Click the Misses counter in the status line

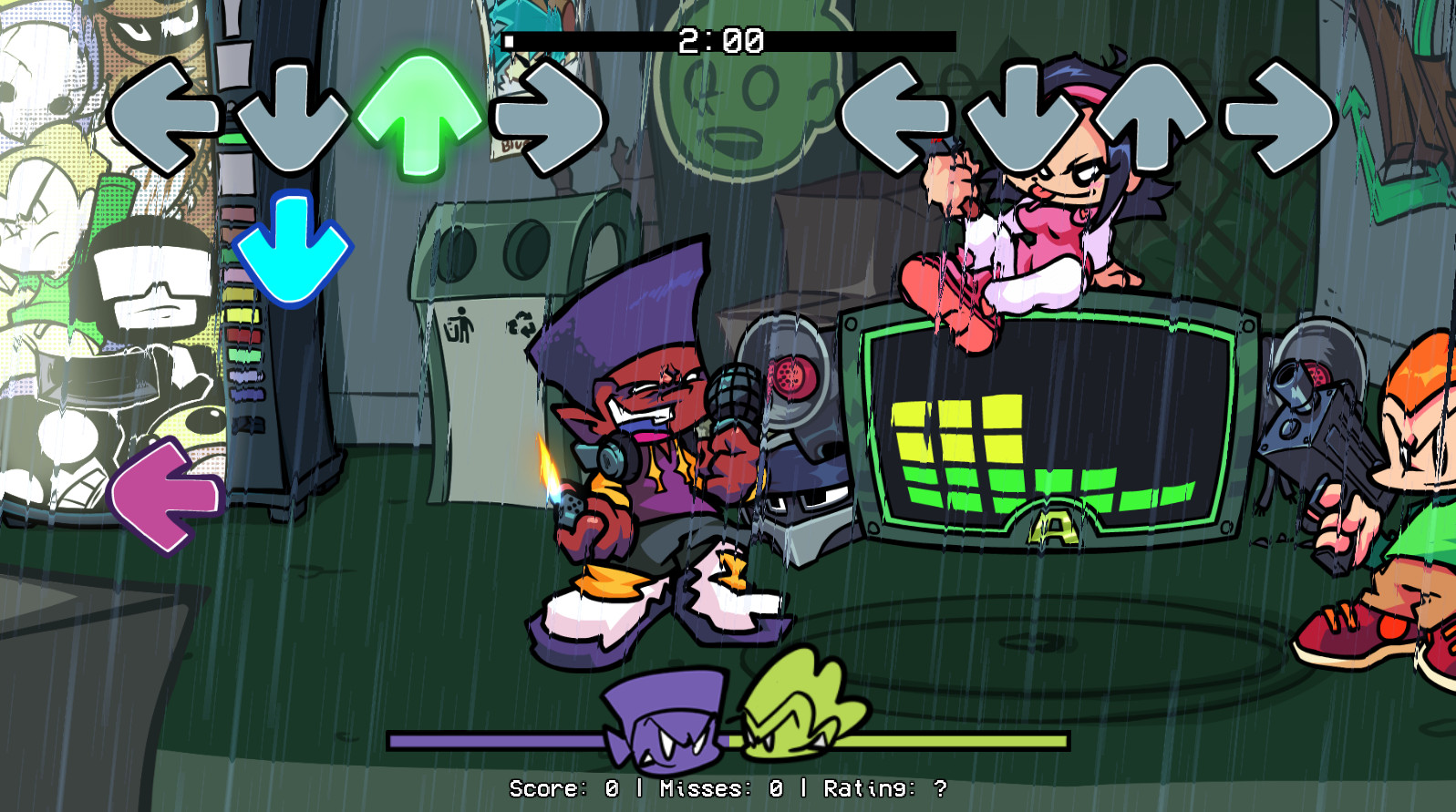[x=720, y=790]
